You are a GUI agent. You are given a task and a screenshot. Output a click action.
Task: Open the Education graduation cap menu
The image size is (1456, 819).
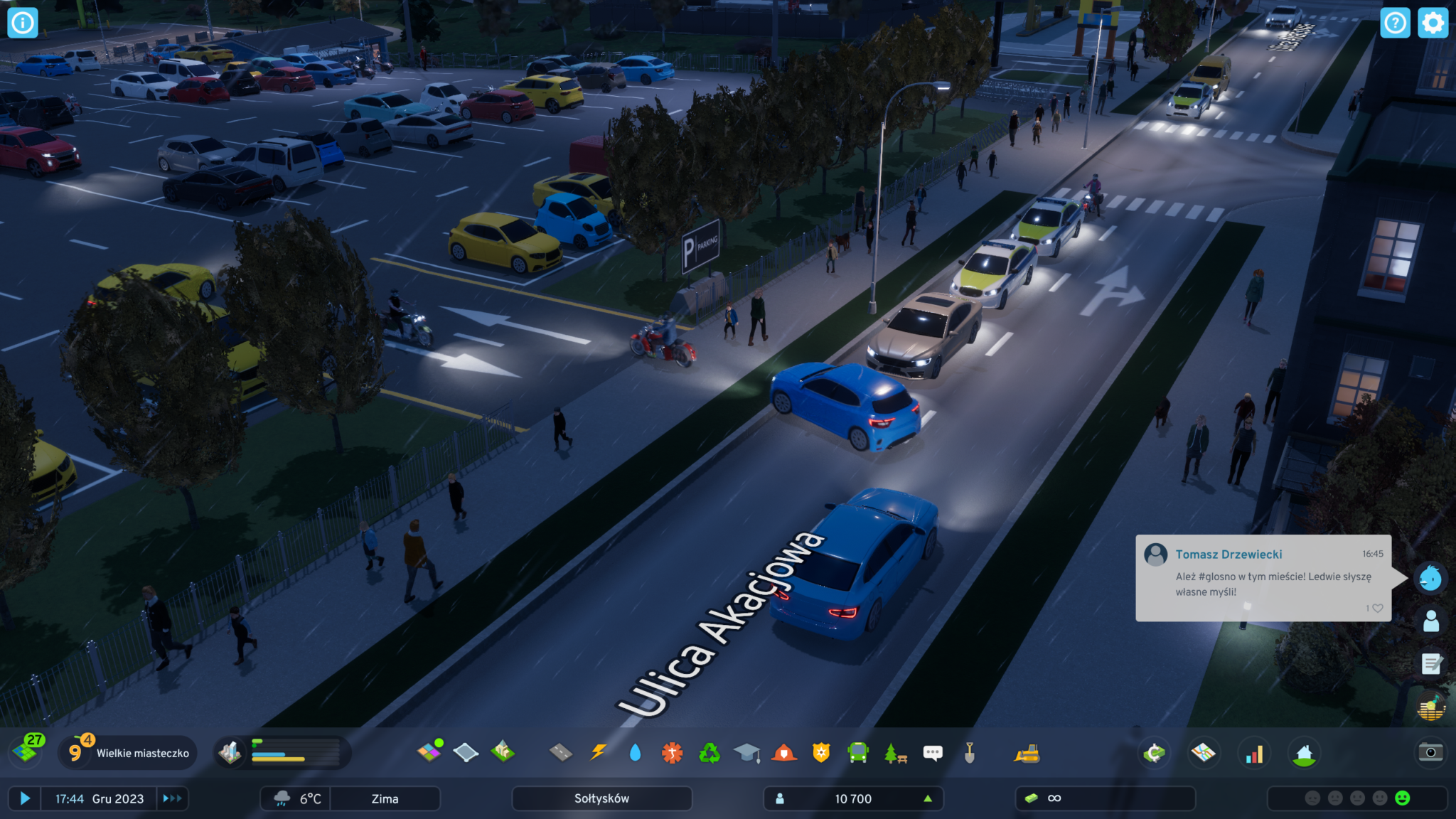click(x=746, y=752)
